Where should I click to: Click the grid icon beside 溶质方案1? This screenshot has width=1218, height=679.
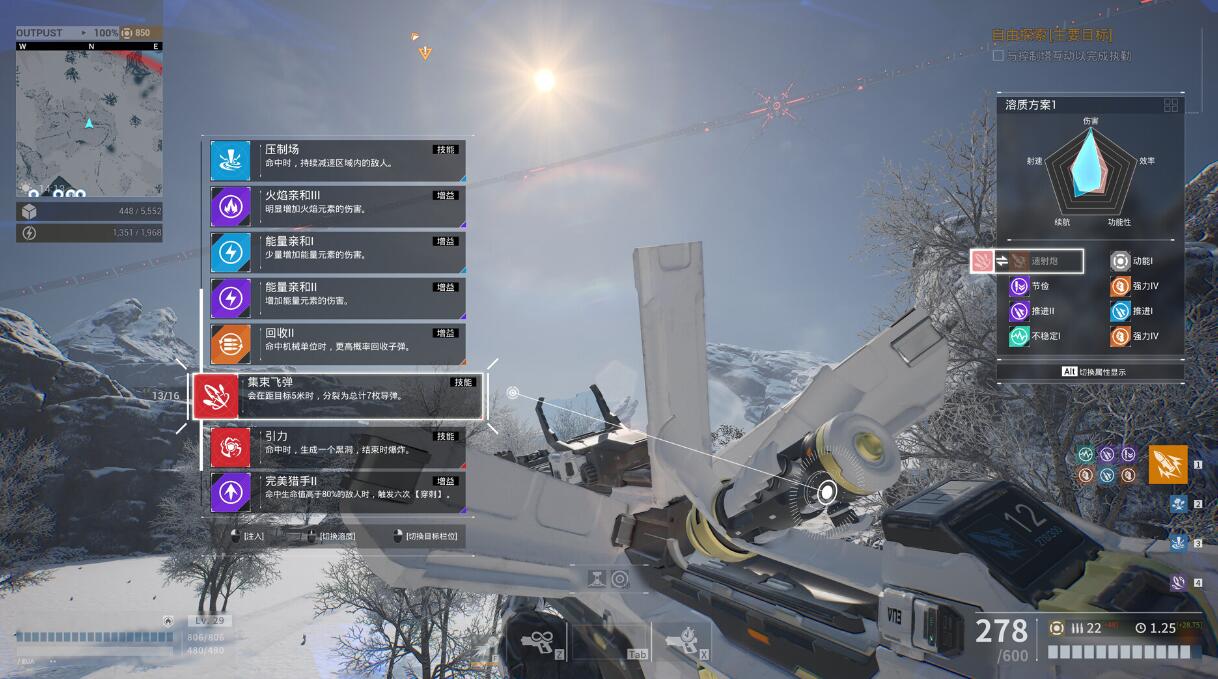(x=1171, y=105)
